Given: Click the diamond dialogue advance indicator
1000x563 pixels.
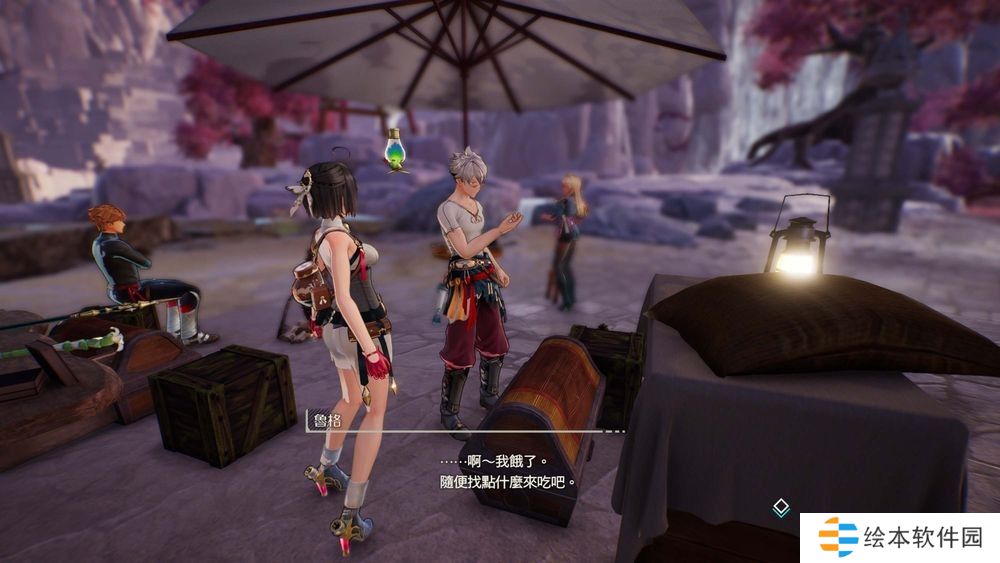Looking at the screenshot, I should [781, 508].
